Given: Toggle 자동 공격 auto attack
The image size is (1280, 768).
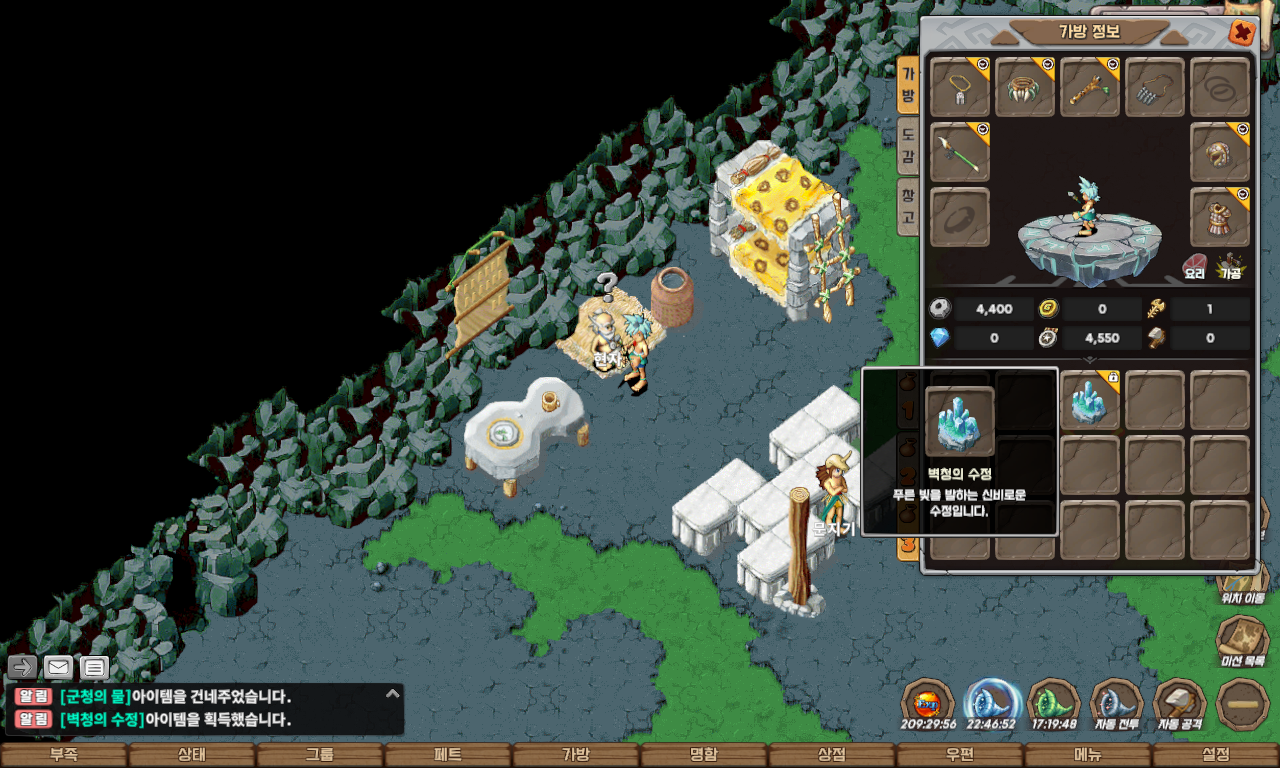Looking at the screenshot, I should pos(1179,703).
